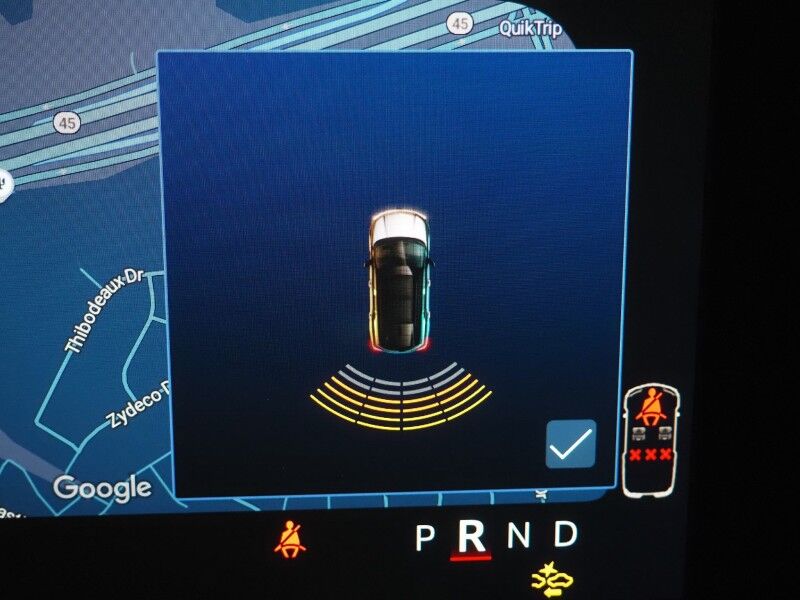Viewport: 800px width, 600px height.
Task: Tap the Google logo on the map
Action: click(102, 488)
